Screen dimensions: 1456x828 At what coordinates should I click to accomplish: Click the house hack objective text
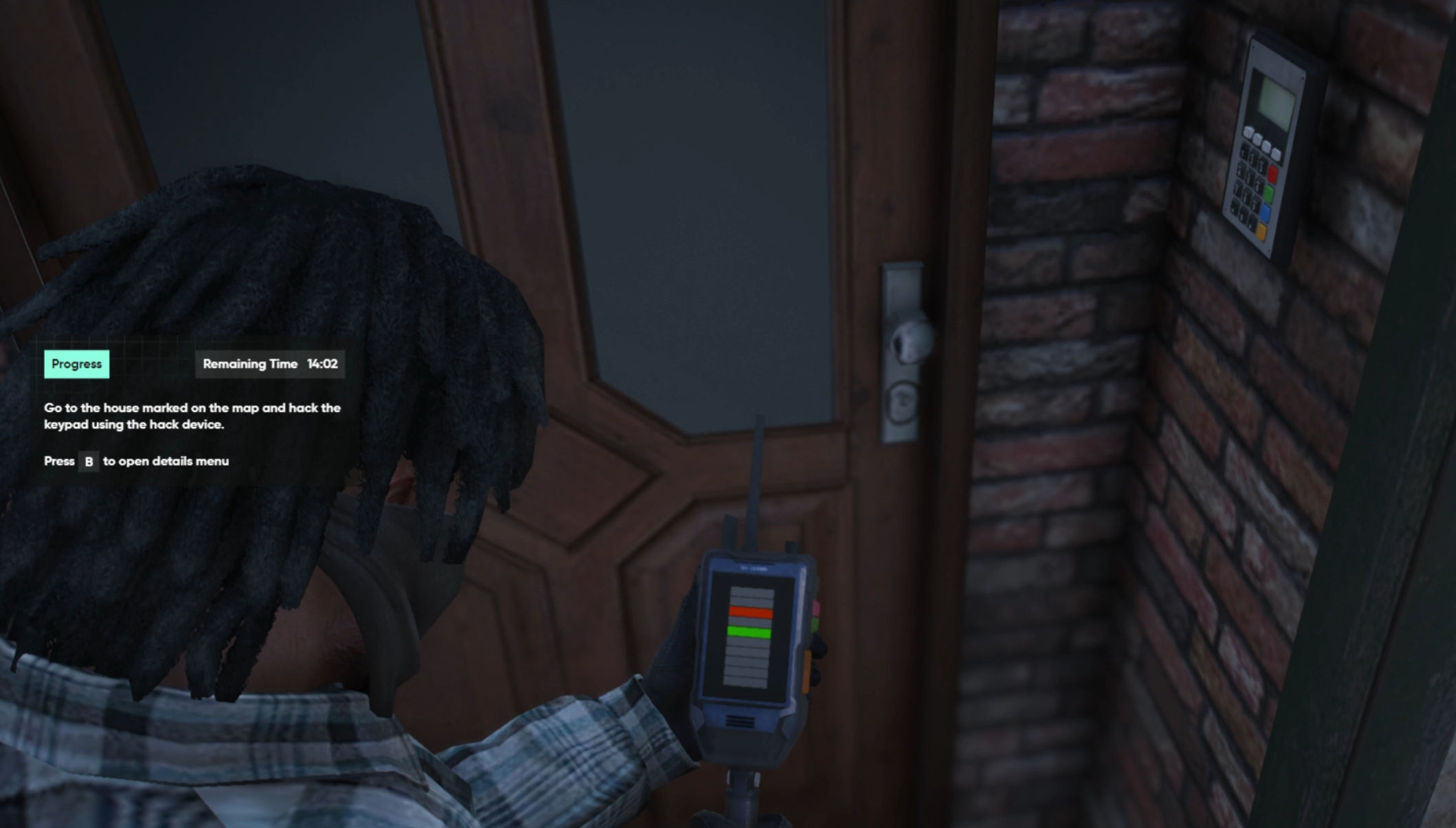192,416
